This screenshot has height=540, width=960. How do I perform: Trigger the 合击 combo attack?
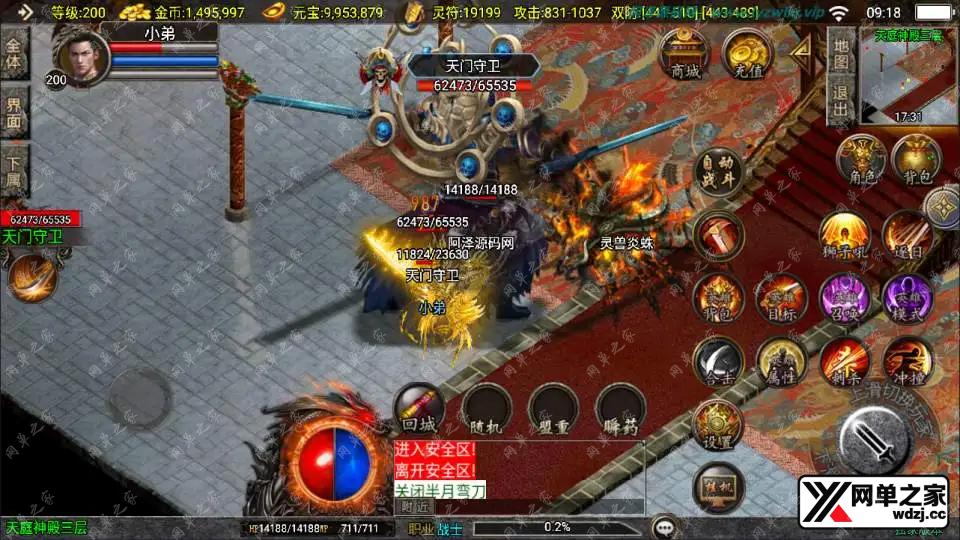coord(719,362)
